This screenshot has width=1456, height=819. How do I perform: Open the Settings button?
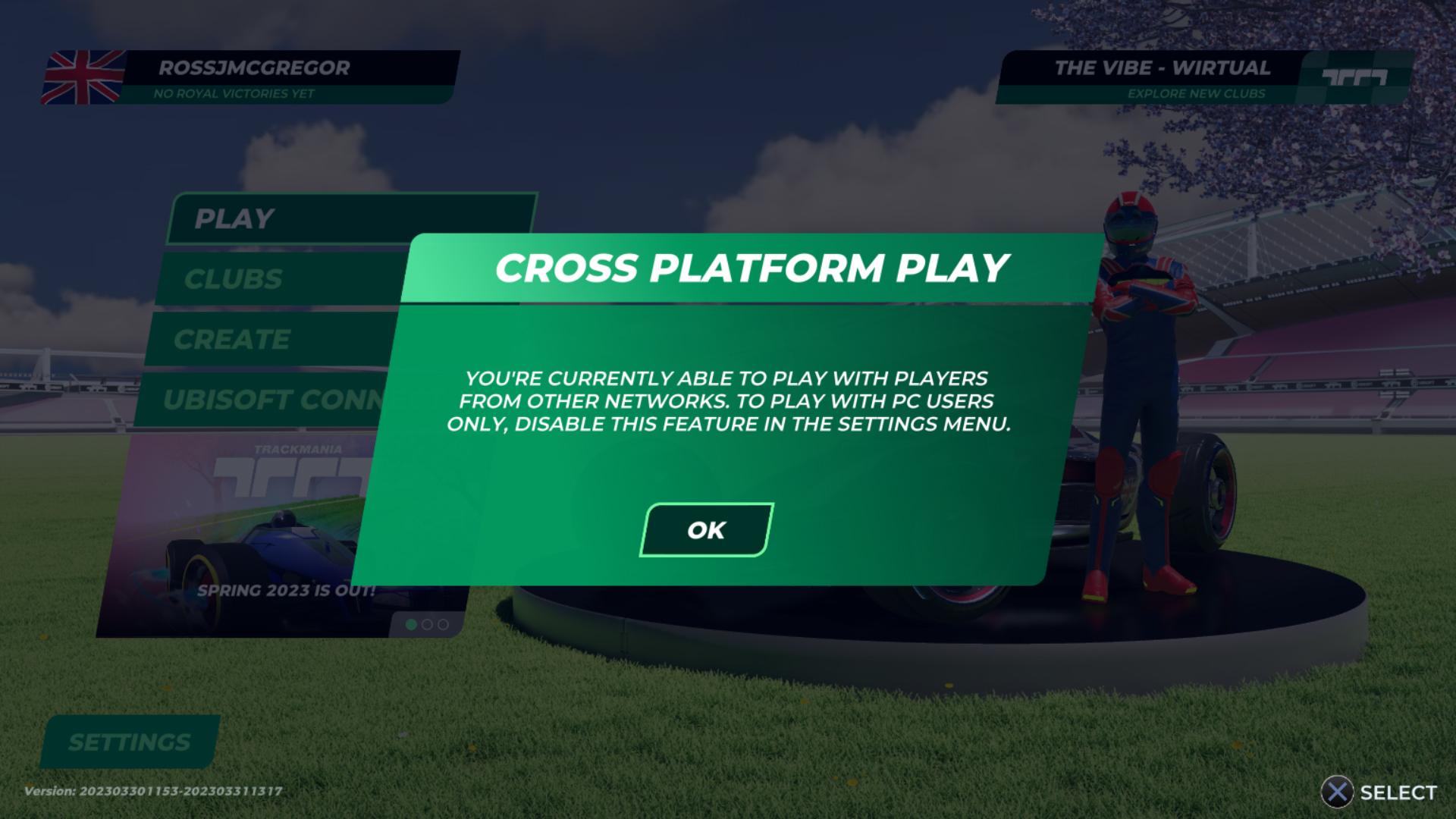click(x=130, y=742)
